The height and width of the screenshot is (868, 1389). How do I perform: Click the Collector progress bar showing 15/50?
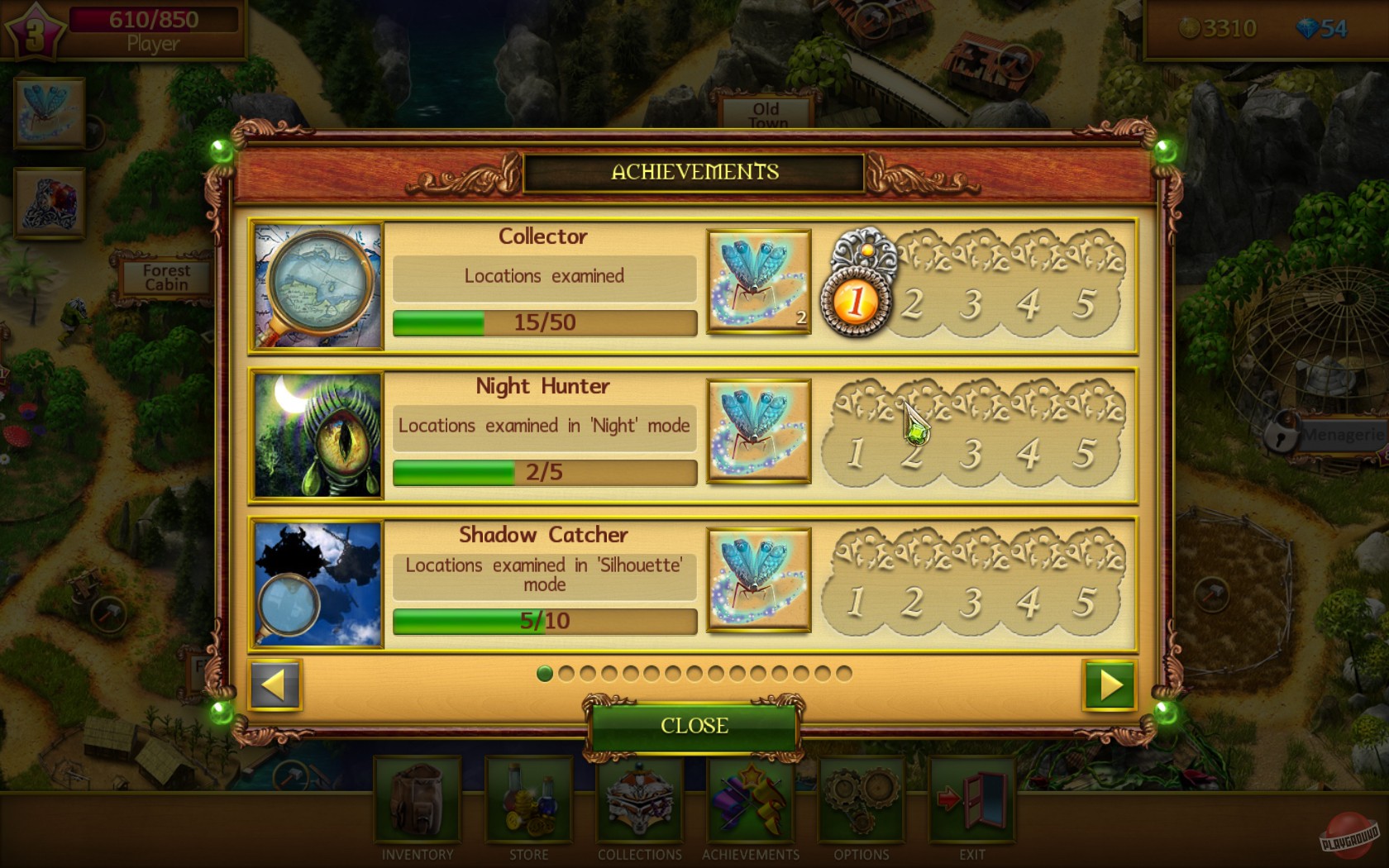click(x=544, y=323)
